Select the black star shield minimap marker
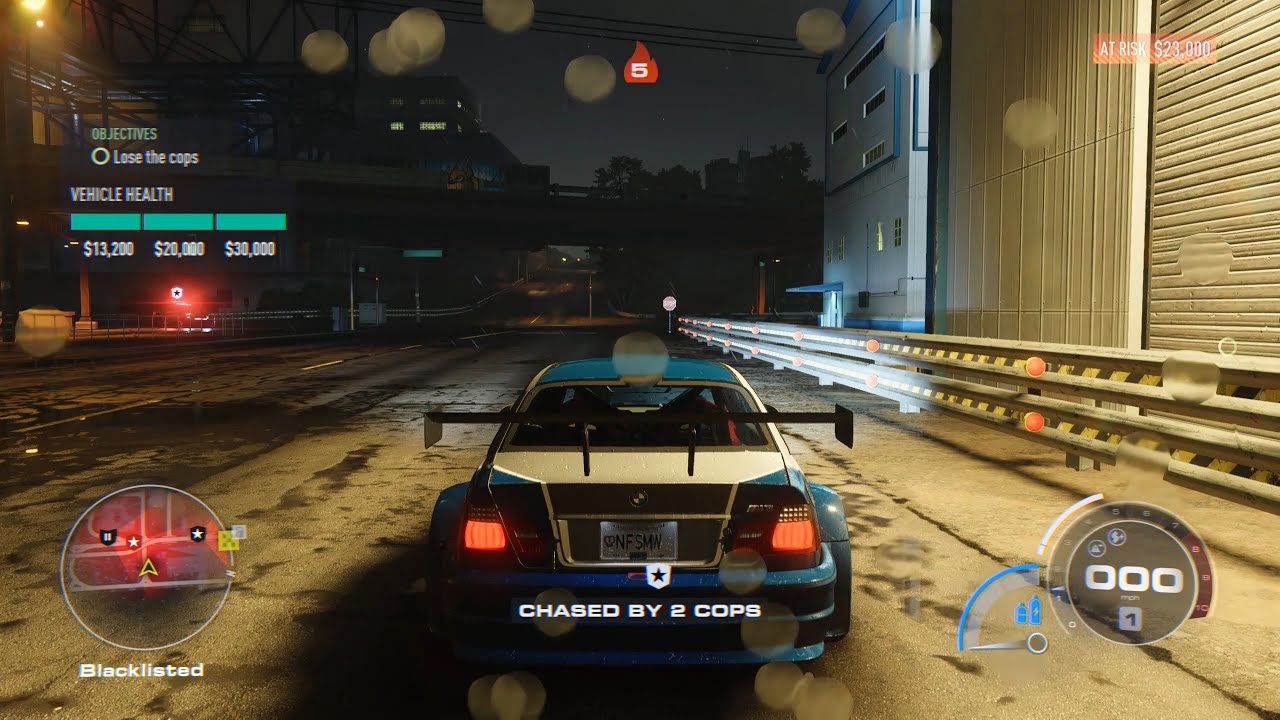The width and height of the screenshot is (1280, 720). 198,534
